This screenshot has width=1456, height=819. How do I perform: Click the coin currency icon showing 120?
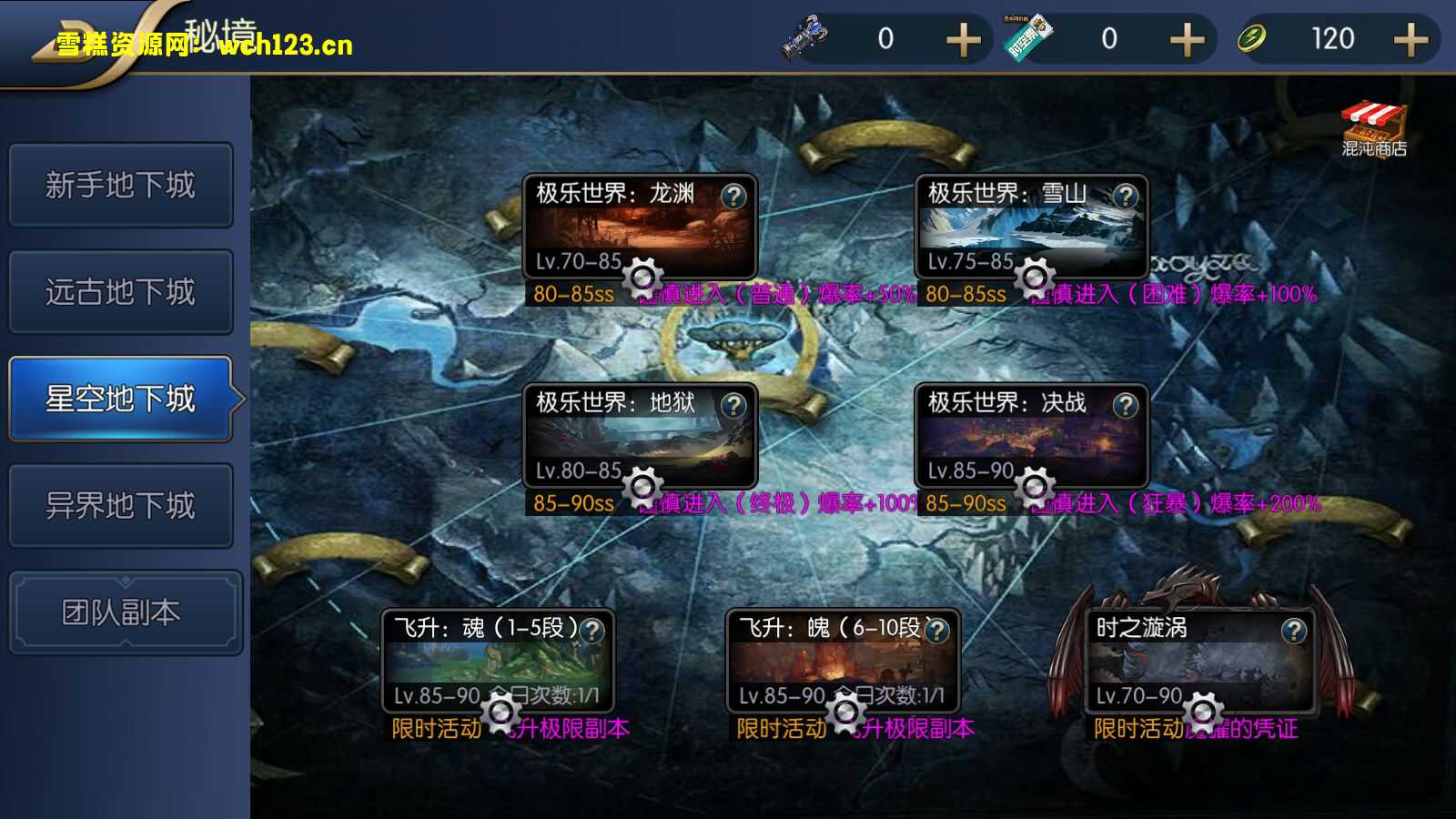pyautogui.click(x=1253, y=37)
